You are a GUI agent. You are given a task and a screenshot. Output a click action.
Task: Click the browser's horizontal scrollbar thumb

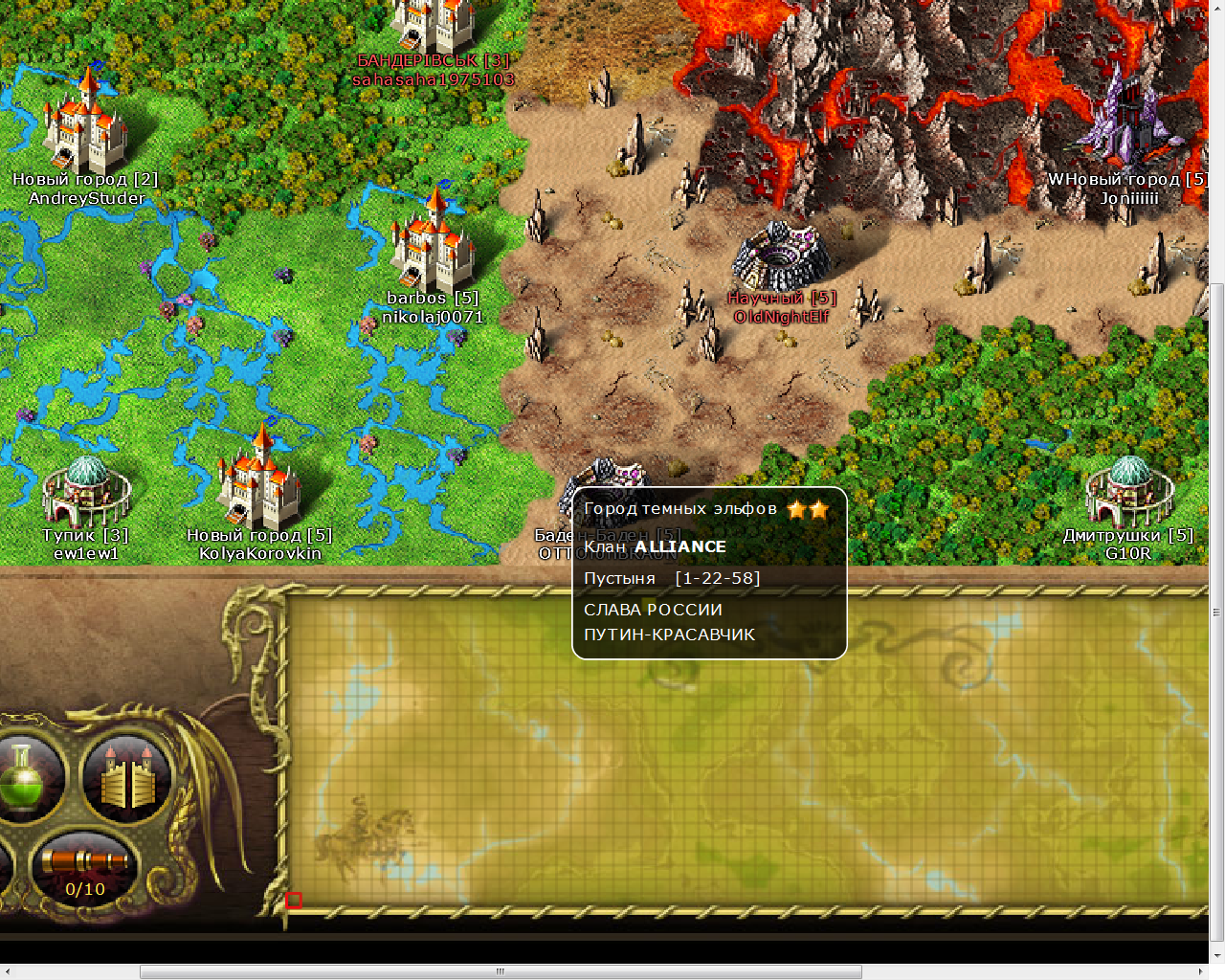(501, 971)
